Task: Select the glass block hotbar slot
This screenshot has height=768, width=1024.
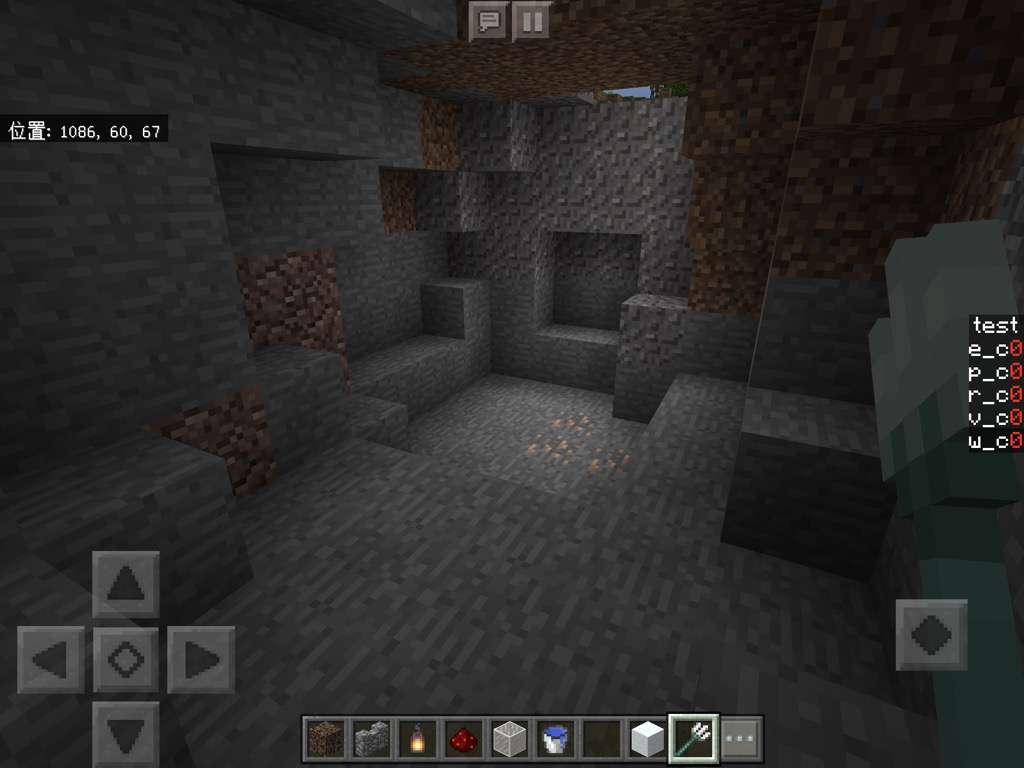Action: [509, 740]
